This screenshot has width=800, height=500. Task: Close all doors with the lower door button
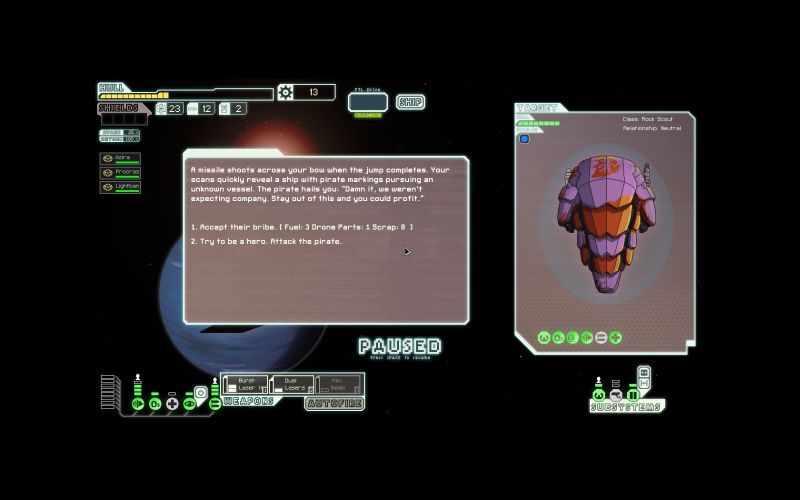(x=644, y=383)
